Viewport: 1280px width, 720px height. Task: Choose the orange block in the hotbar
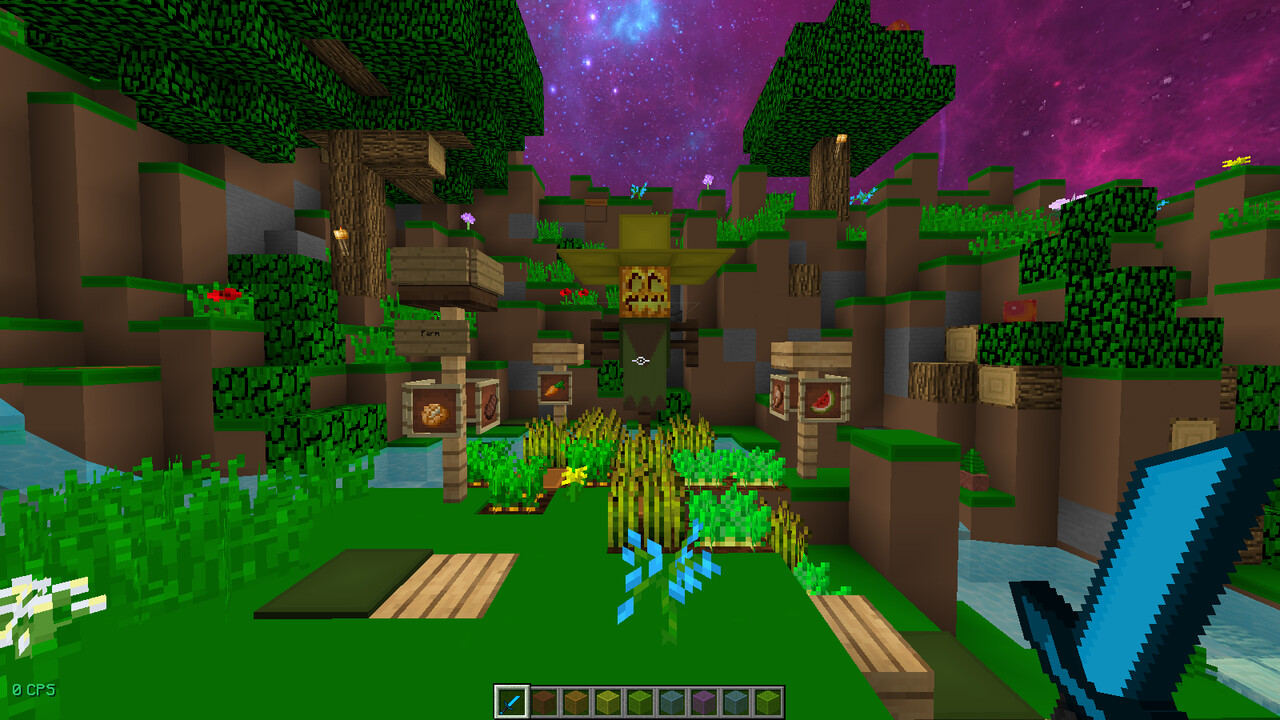click(575, 702)
